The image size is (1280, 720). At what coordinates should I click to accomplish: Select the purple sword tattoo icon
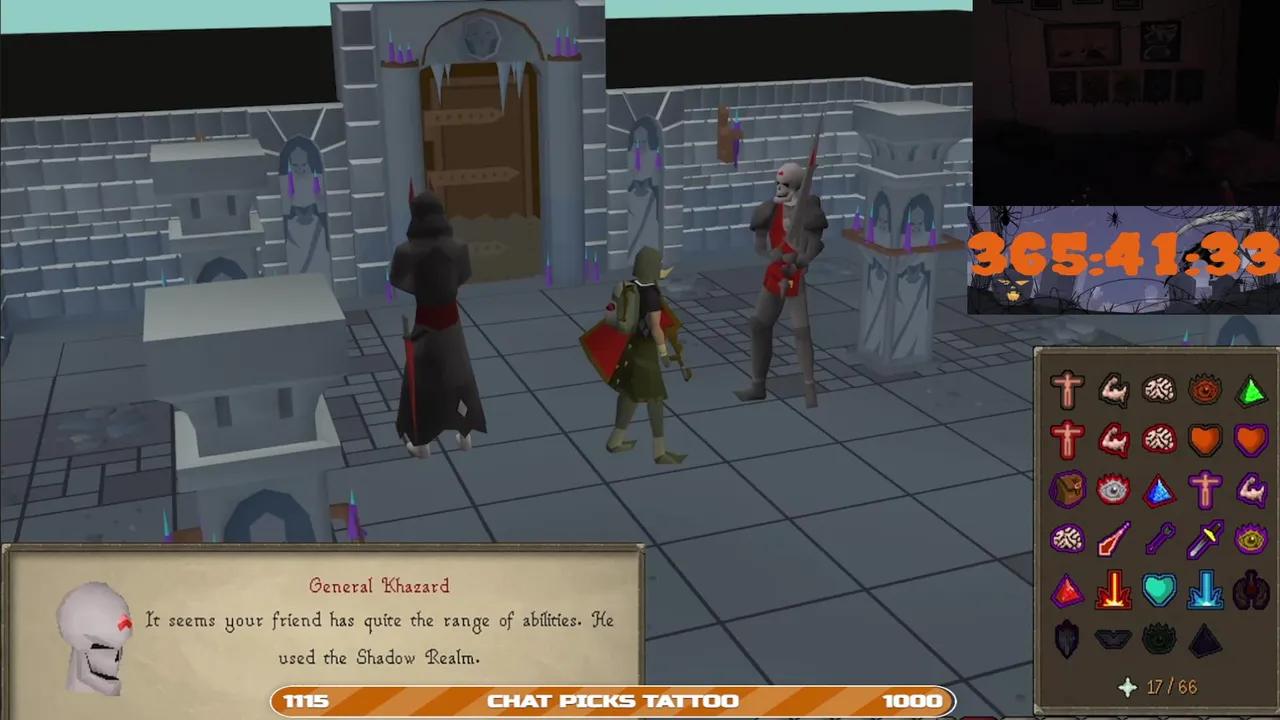(x=1205, y=539)
